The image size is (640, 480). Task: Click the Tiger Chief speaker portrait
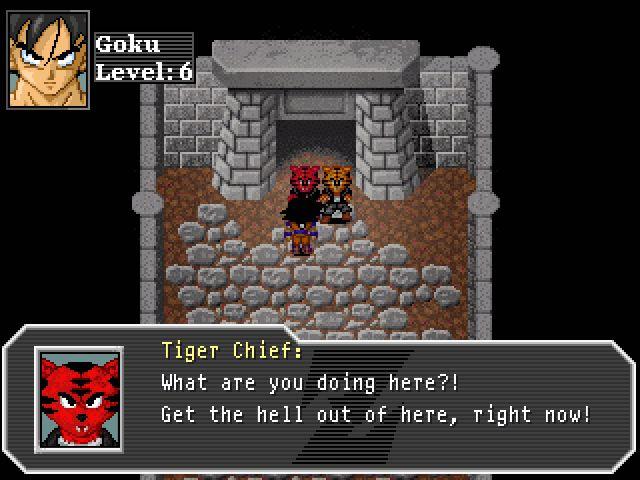[79, 400]
